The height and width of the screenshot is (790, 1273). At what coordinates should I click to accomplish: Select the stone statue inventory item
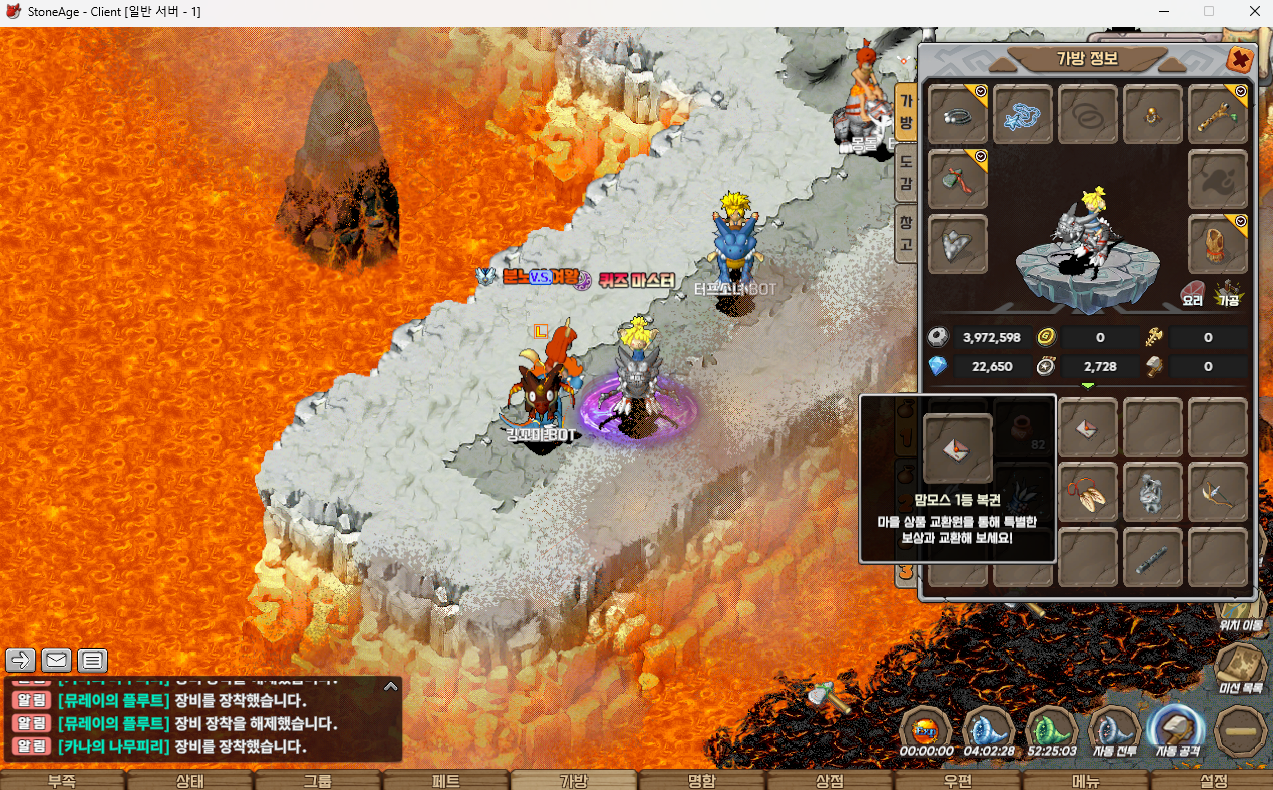(1153, 493)
